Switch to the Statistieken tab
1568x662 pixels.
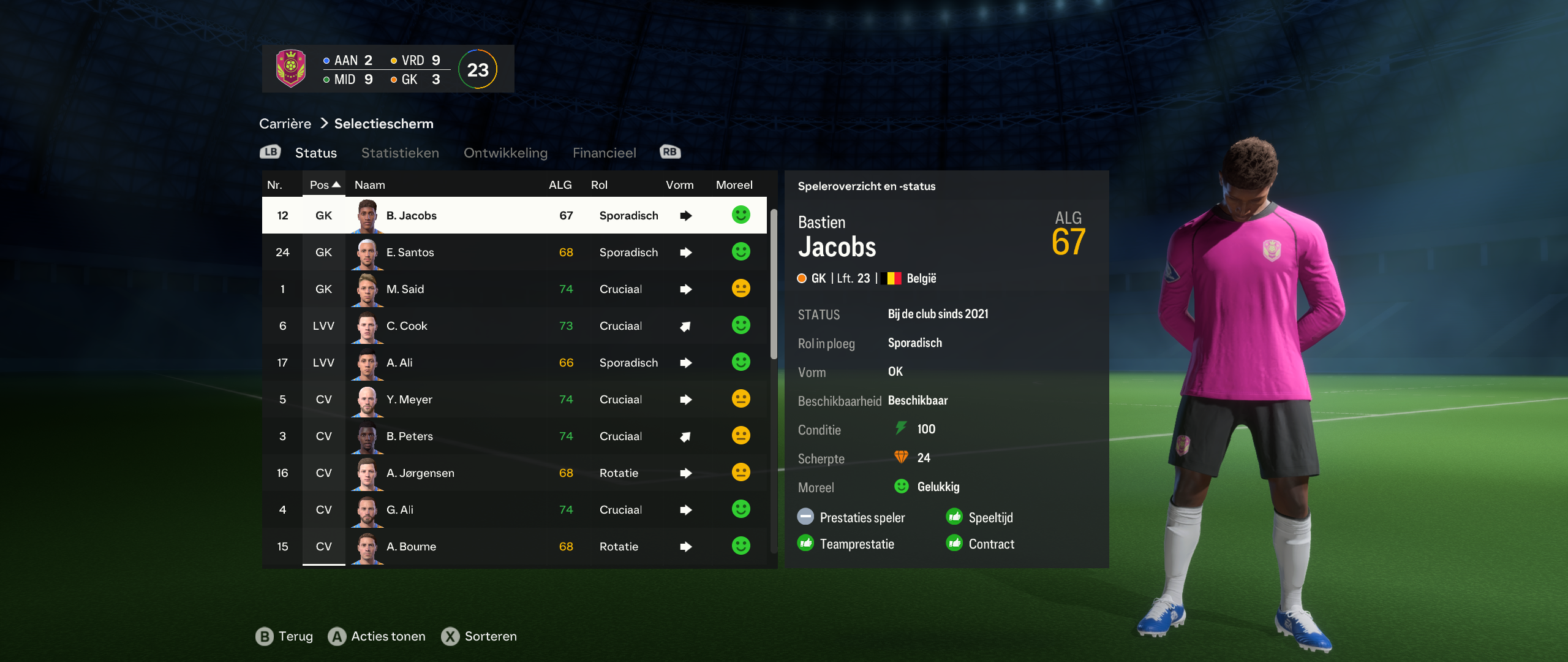pyautogui.click(x=400, y=153)
